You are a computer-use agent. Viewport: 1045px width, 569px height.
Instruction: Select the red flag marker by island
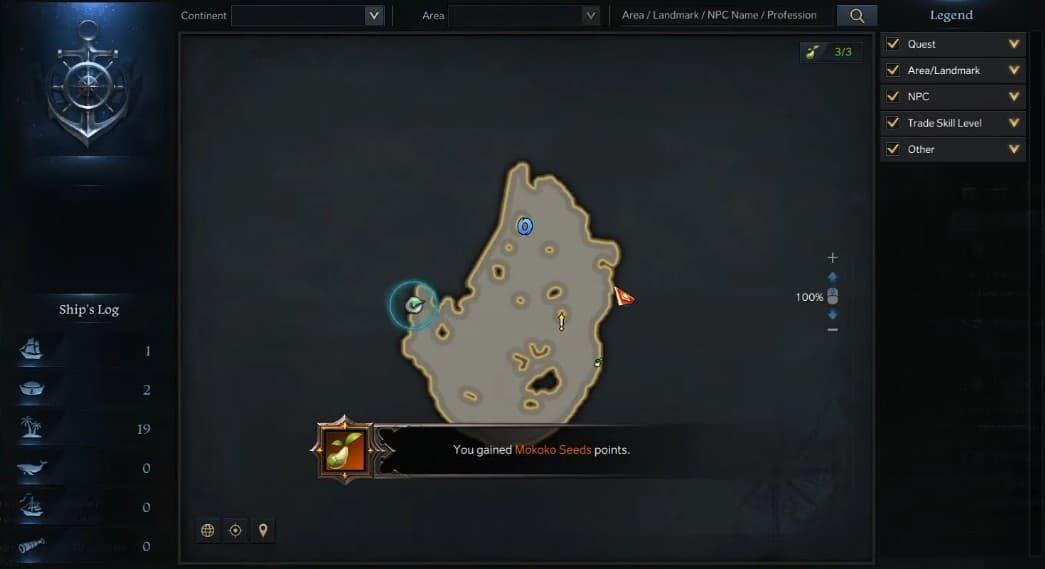[x=624, y=296]
